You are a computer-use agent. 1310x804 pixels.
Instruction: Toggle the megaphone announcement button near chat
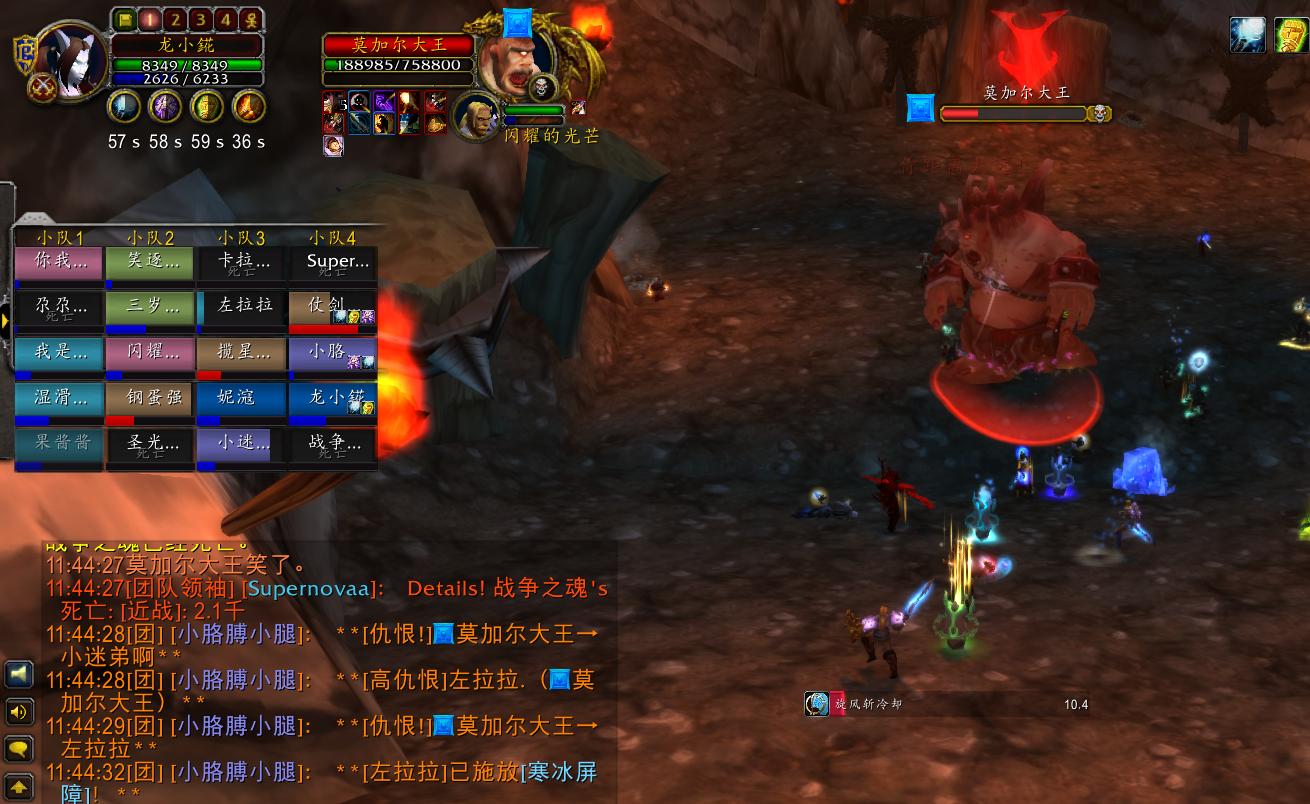tap(18, 674)
